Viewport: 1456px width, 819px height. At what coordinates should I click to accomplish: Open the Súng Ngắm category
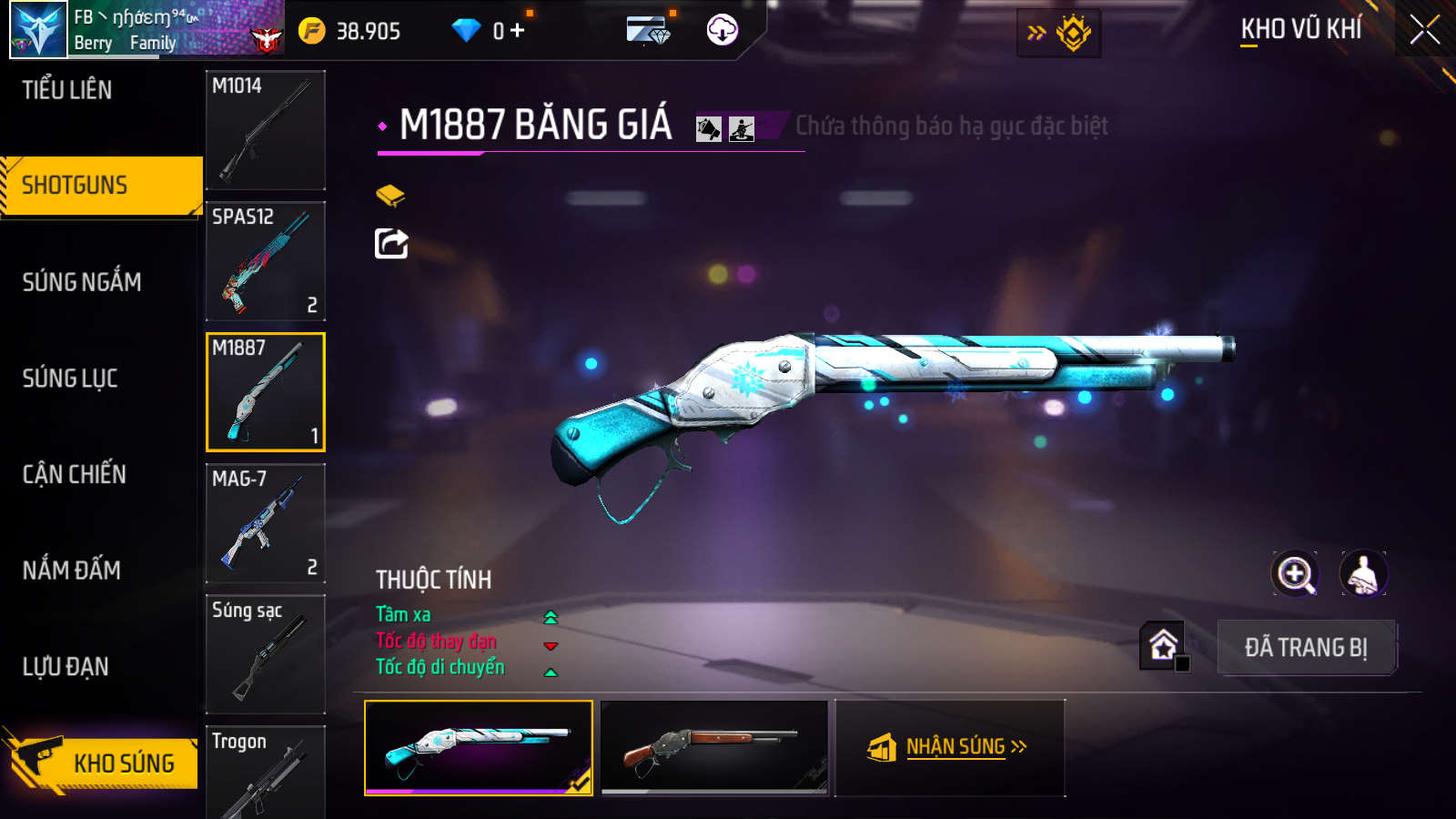coord(82,282)
